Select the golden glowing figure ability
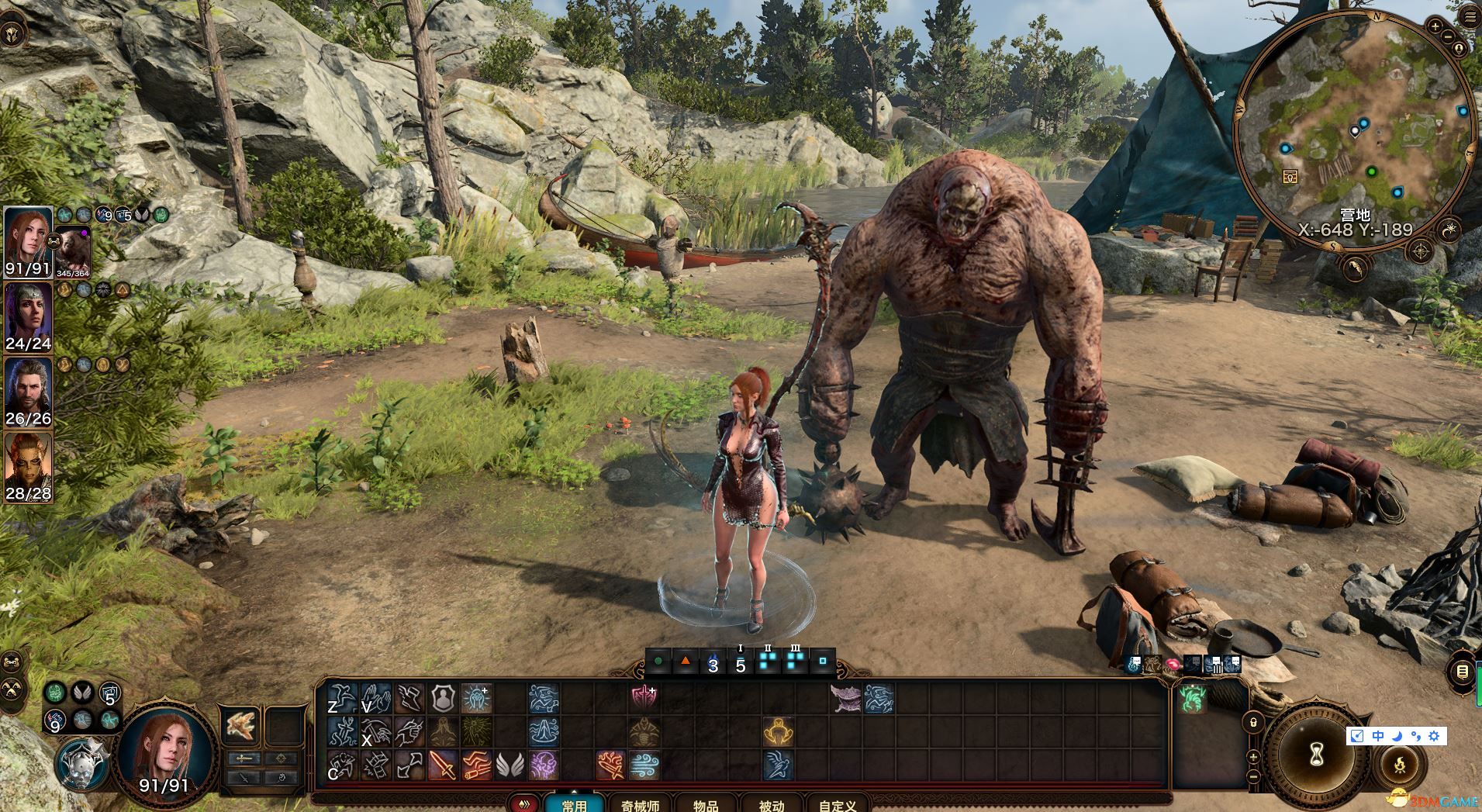1482x812 pixels. tap(777, 731)
